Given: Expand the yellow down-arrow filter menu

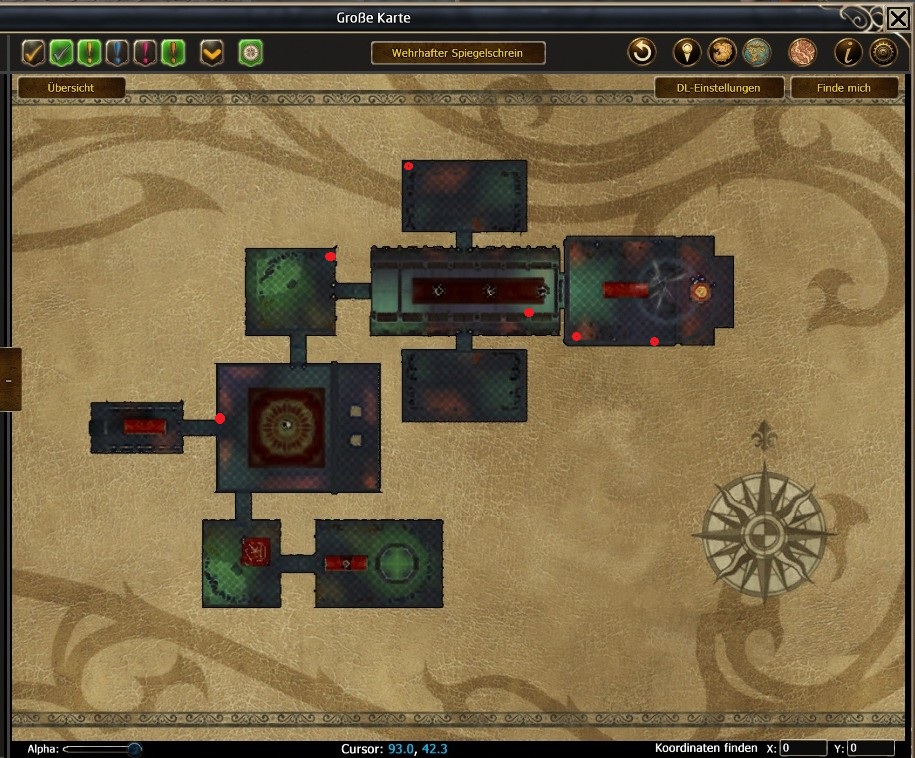Looking at the screenshot, I should tap(211, 52).
